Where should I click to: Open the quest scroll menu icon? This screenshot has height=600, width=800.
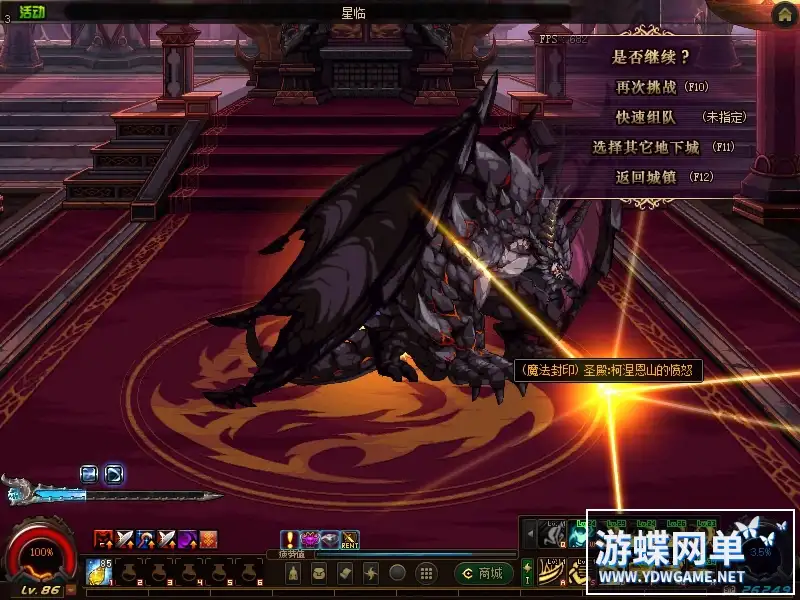(344, 573)
